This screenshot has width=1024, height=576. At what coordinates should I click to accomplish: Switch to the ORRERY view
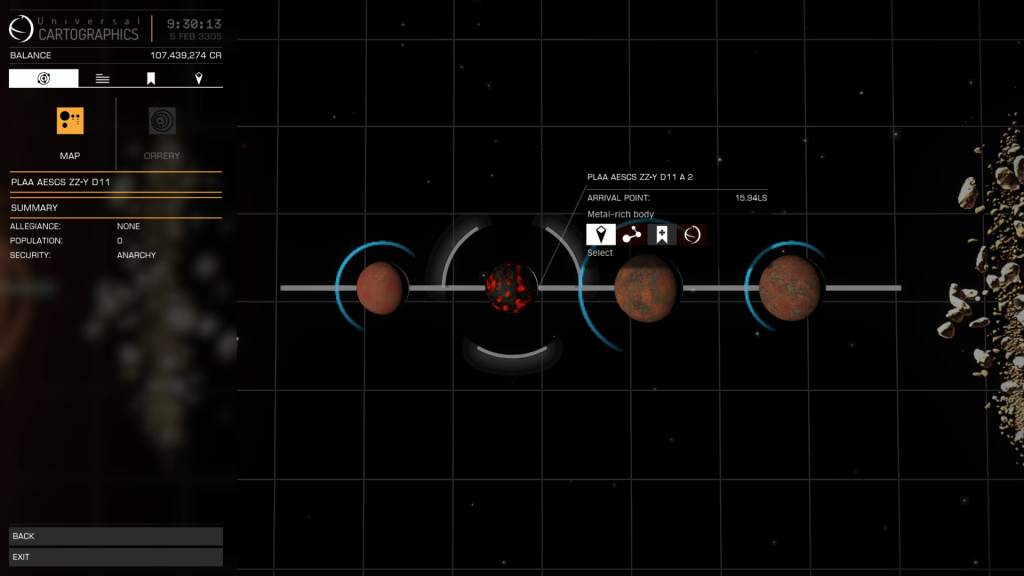(162, 121)
